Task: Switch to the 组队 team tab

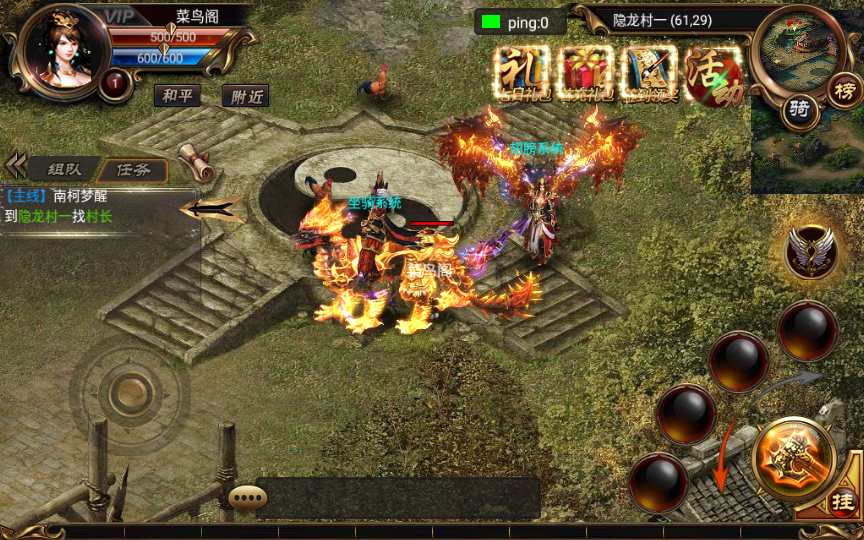Action: pos(62,169)
